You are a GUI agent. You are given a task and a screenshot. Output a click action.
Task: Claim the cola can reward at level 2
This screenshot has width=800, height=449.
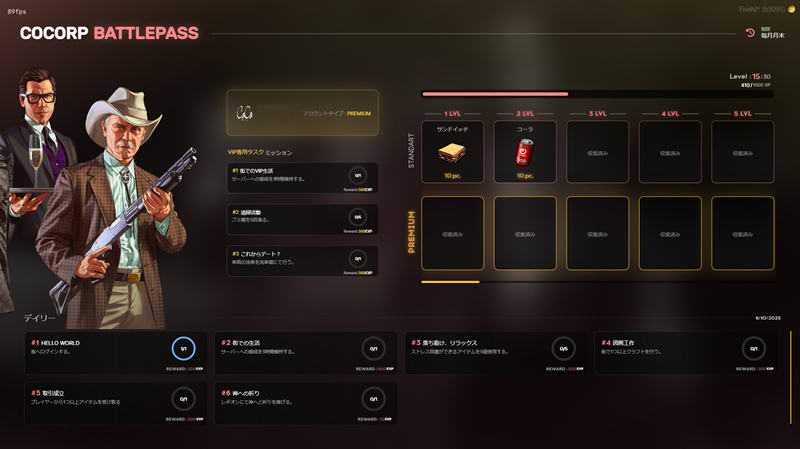pyautogui.click(x=525, y=151)
